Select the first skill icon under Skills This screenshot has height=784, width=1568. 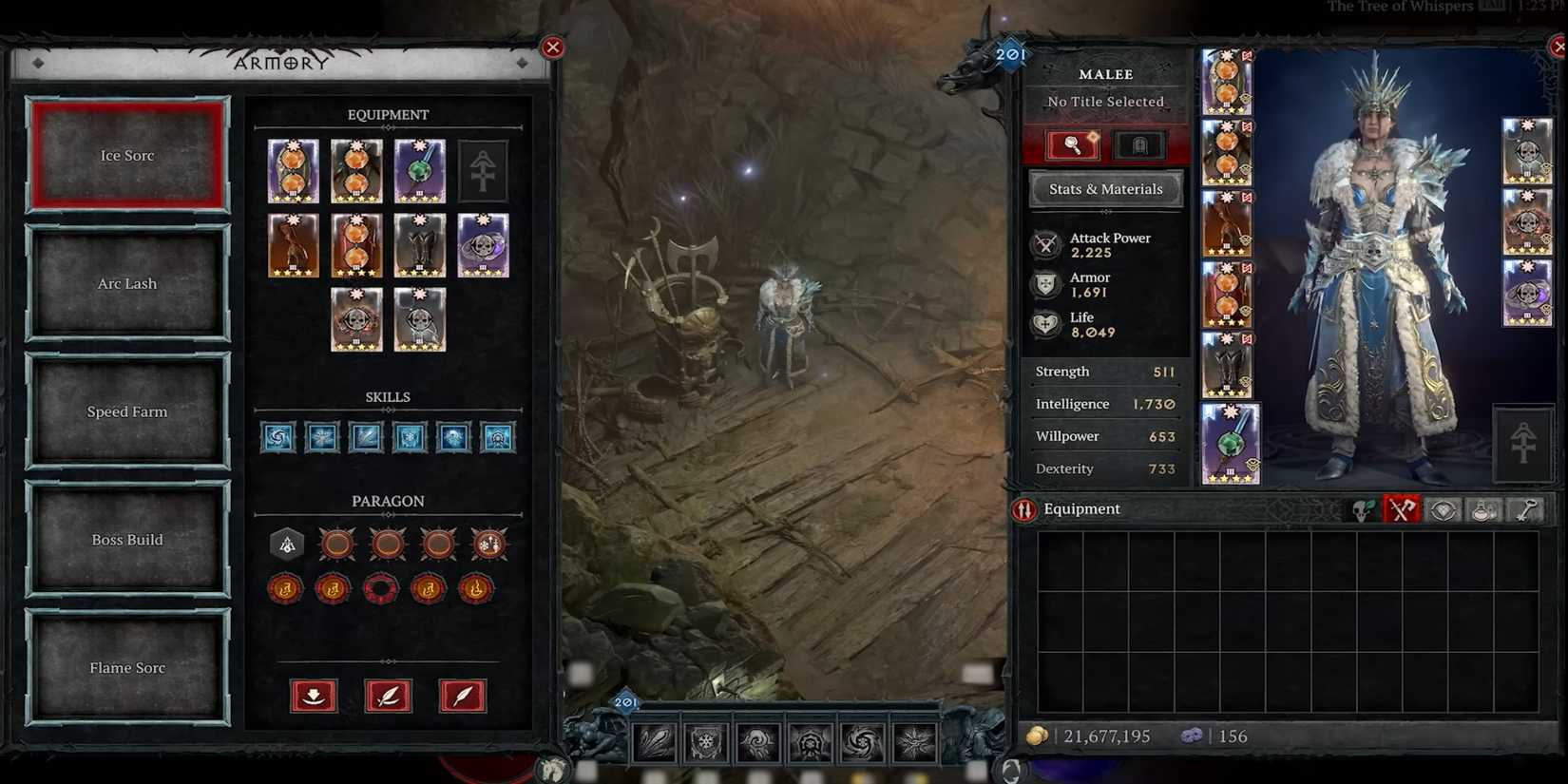tap(277, 437)
